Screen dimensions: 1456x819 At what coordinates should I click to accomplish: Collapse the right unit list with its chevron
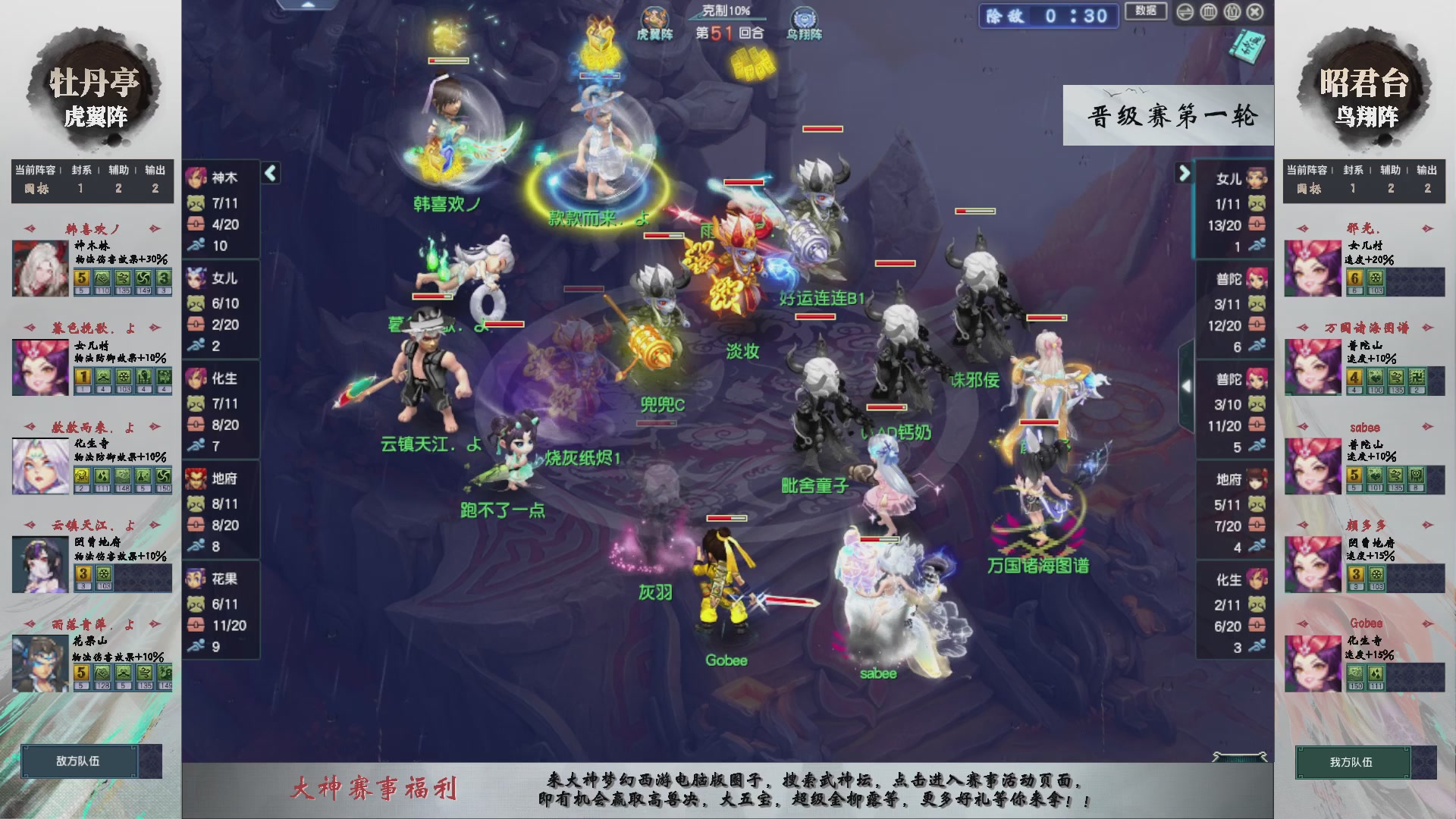[x=1185, y=173]
